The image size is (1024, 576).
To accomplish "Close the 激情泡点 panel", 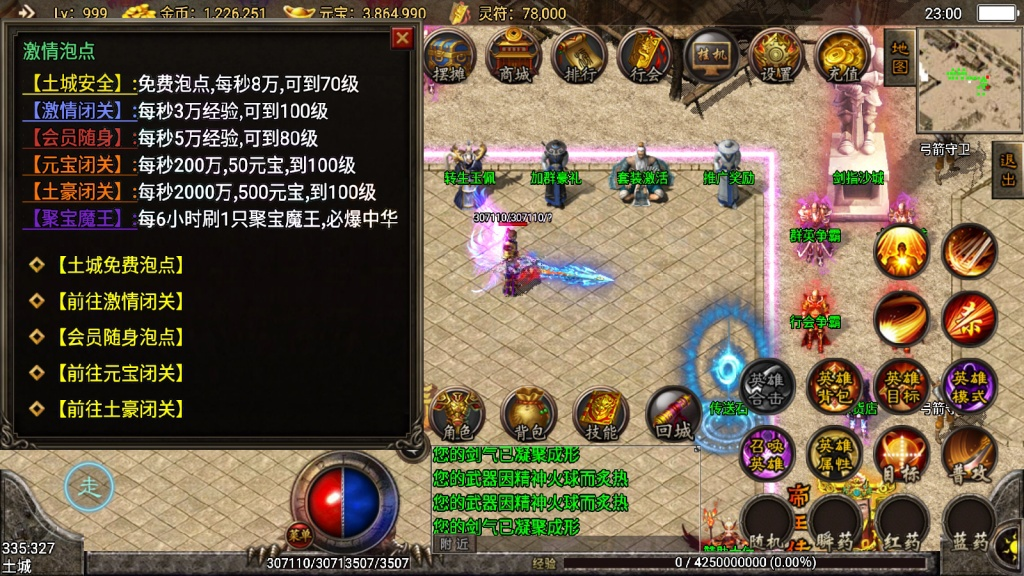I will click(402, 38).
